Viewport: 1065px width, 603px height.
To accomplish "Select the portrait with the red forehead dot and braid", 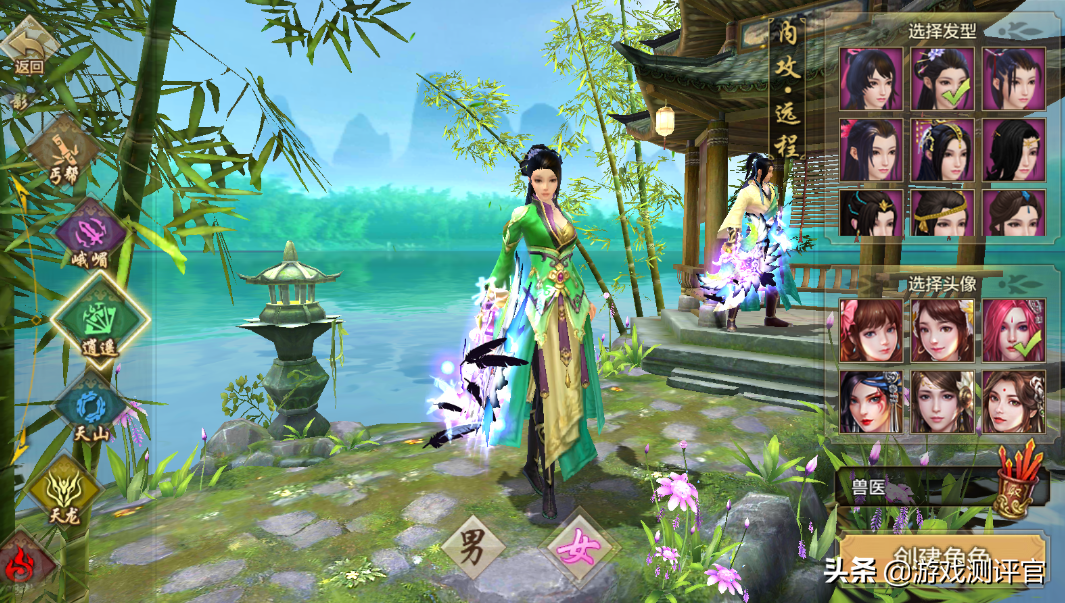I will point(1013,401).
